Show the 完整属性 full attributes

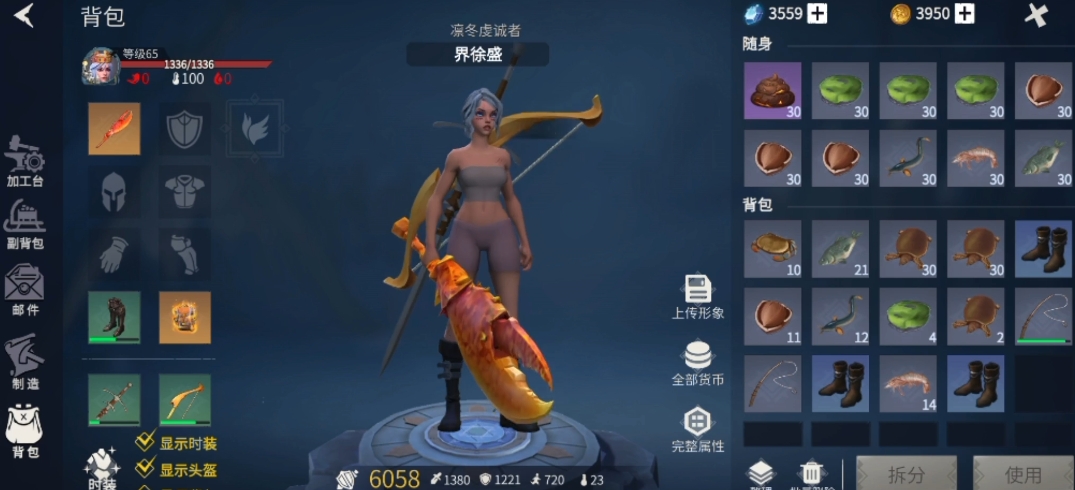click(697, 429)
